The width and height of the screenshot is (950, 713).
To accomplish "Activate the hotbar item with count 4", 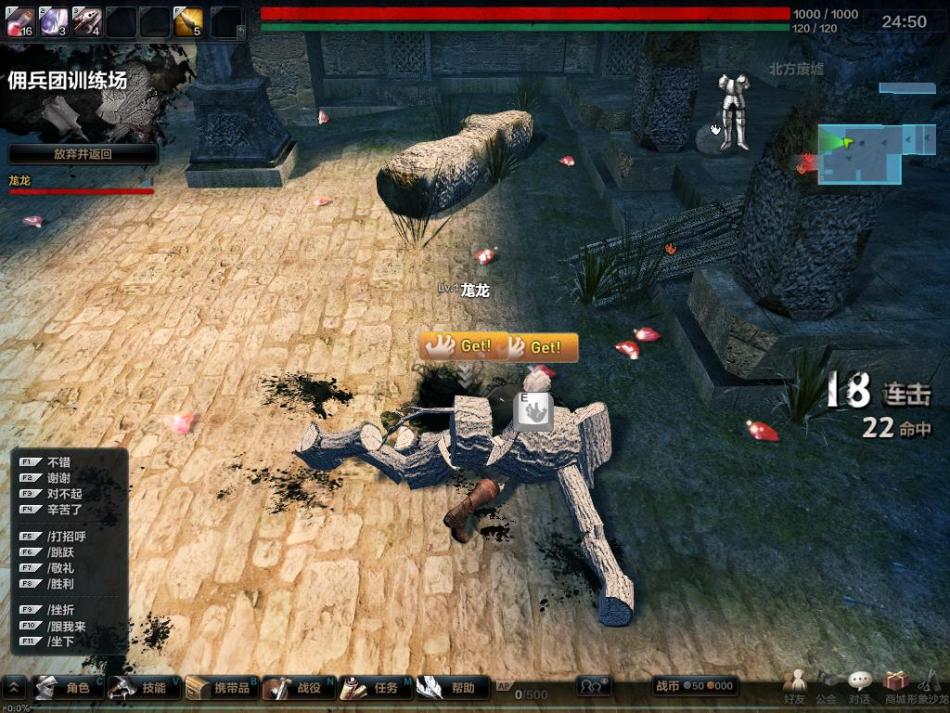I will point(87,21).
